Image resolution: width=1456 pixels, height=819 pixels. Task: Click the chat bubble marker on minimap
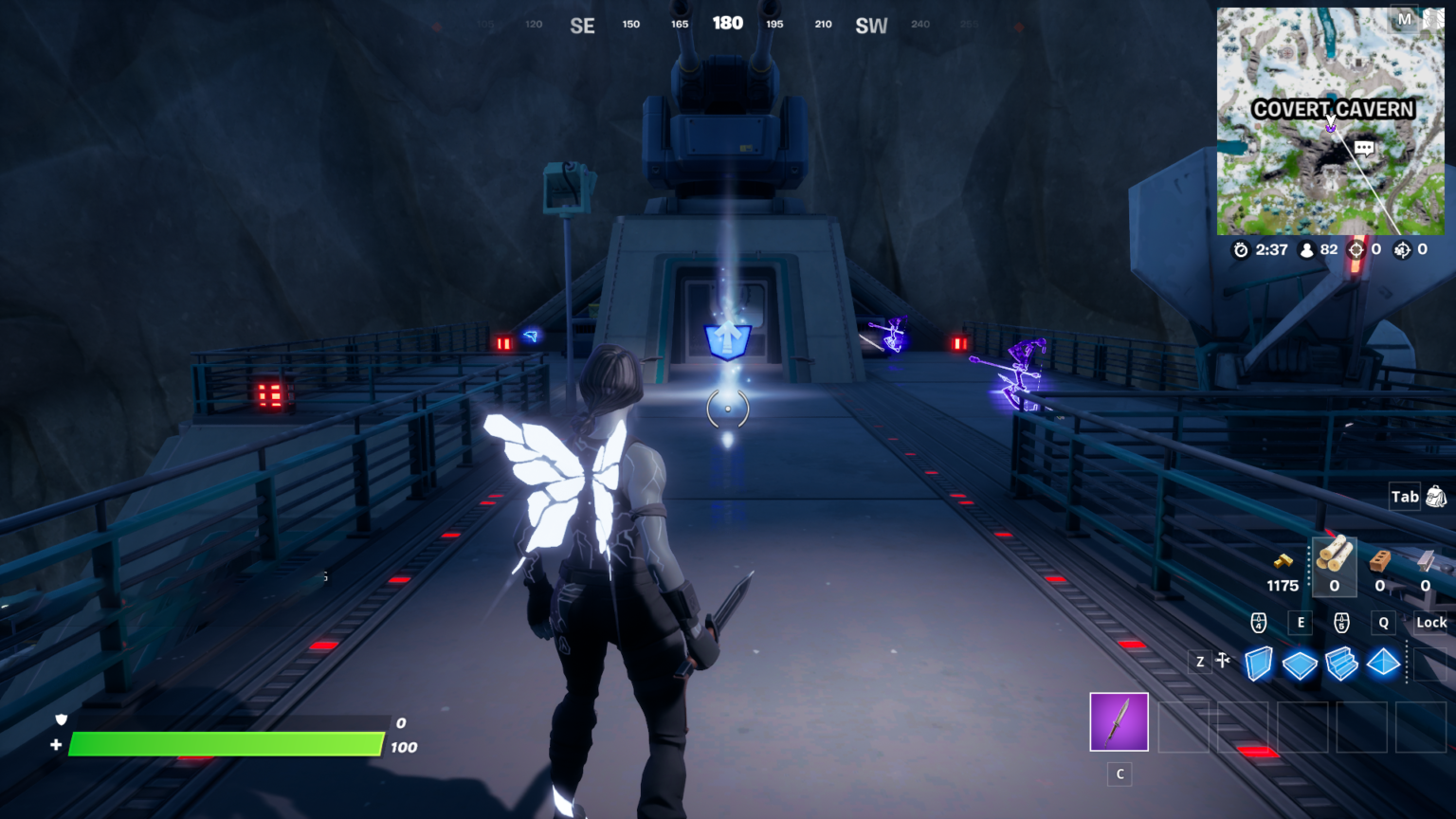[x=1366, y=148]
